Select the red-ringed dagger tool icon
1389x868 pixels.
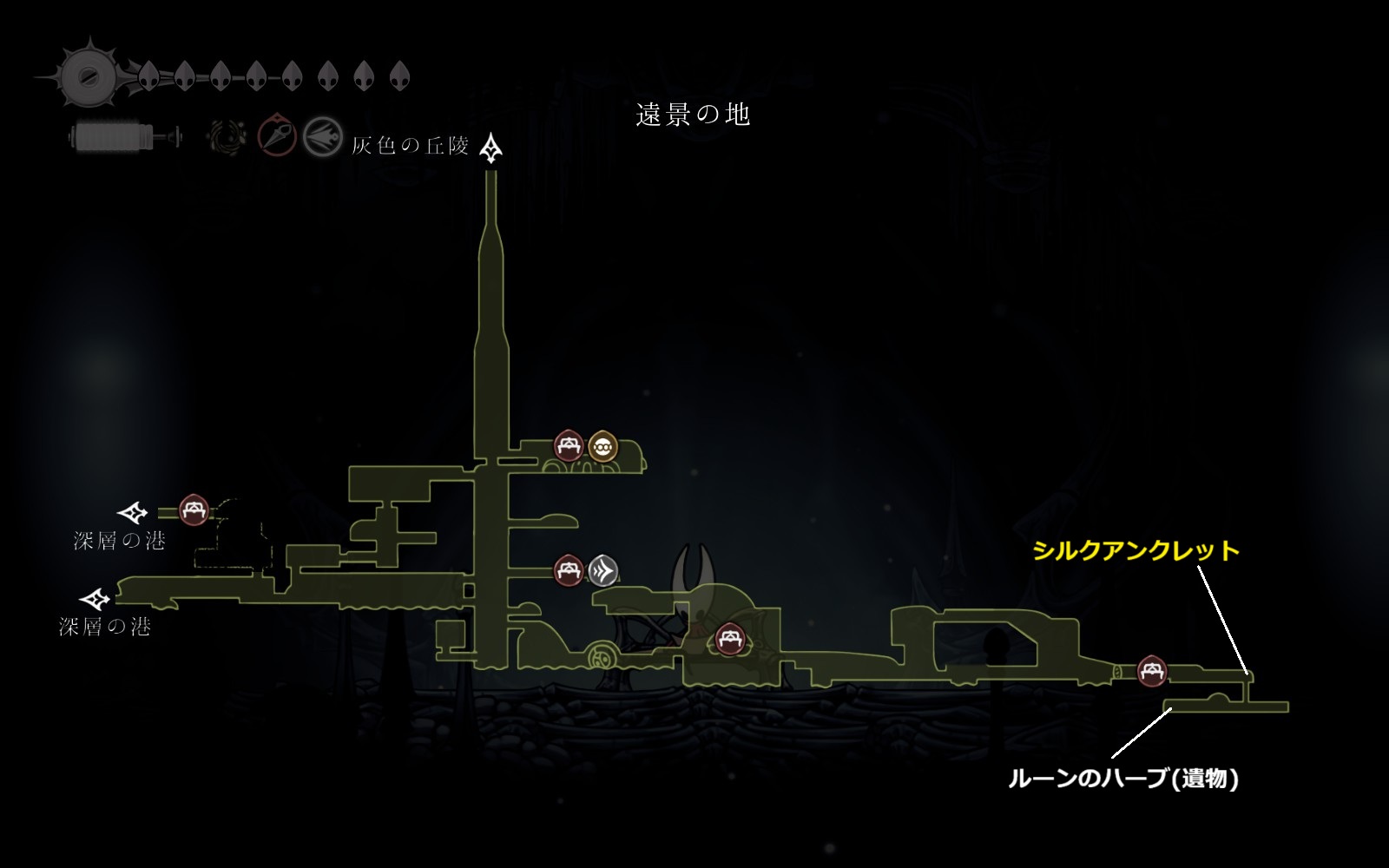[277, 137]
